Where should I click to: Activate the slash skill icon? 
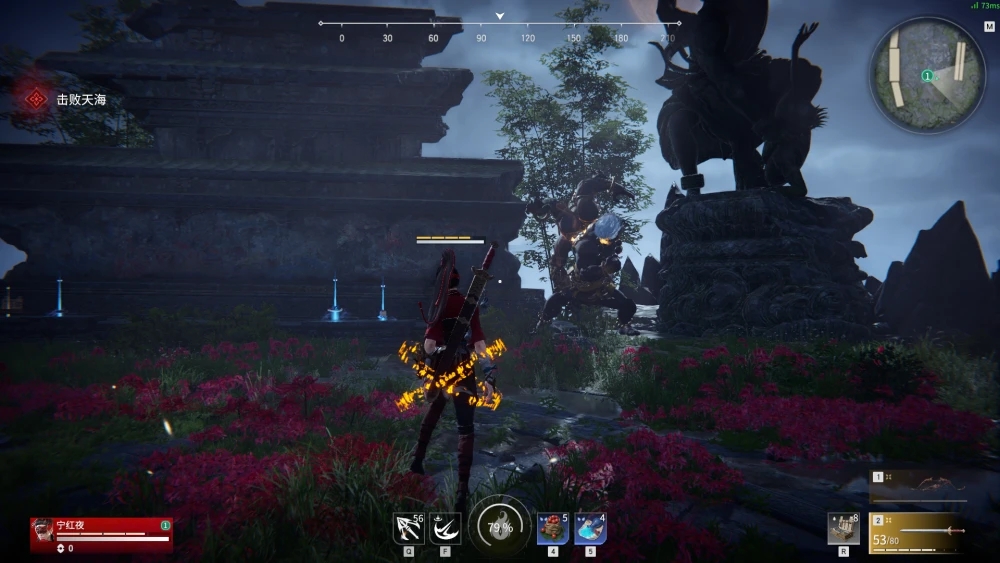(445, 528)
